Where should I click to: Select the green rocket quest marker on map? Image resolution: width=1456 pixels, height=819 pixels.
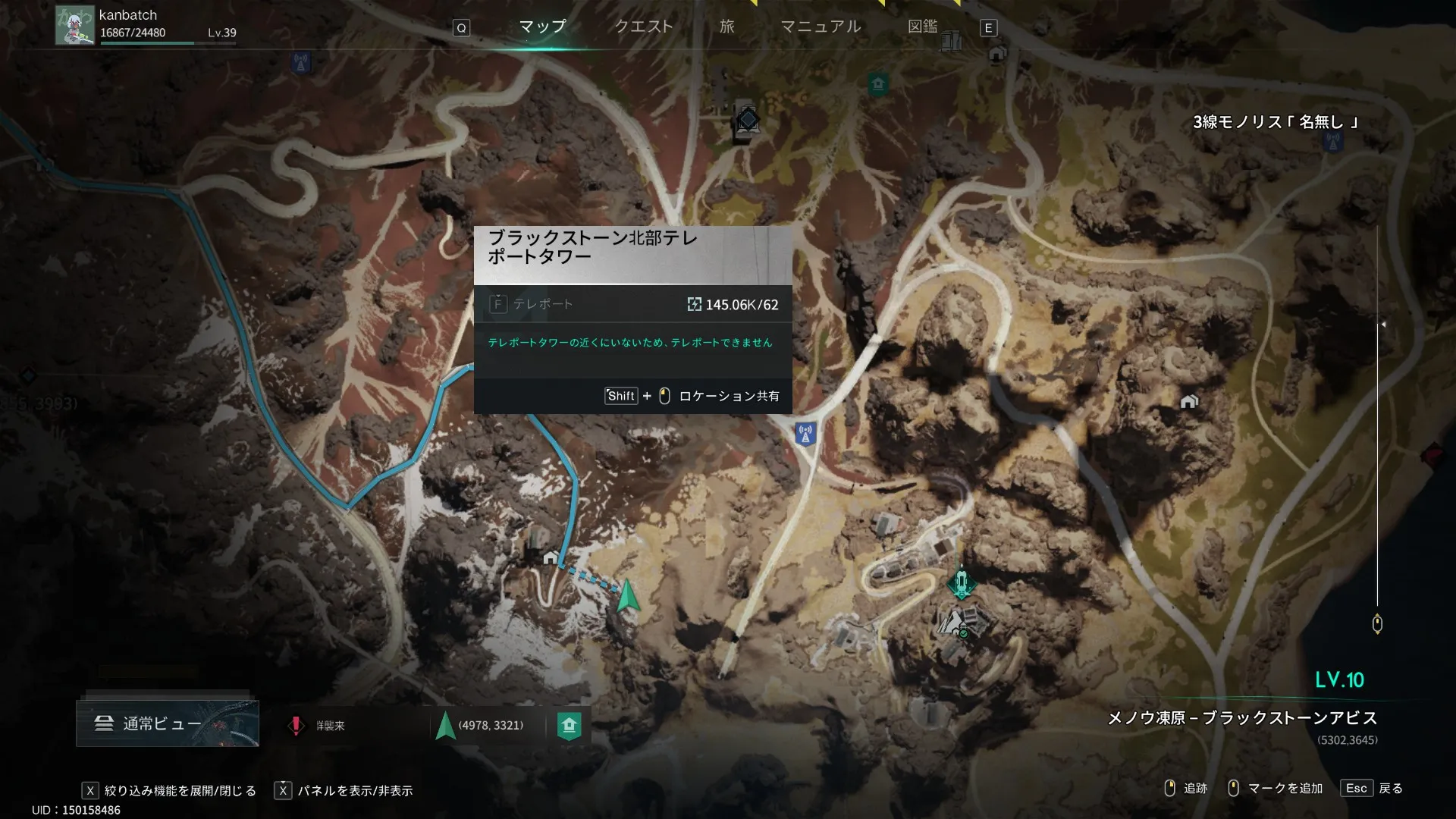tap(962, 583)
